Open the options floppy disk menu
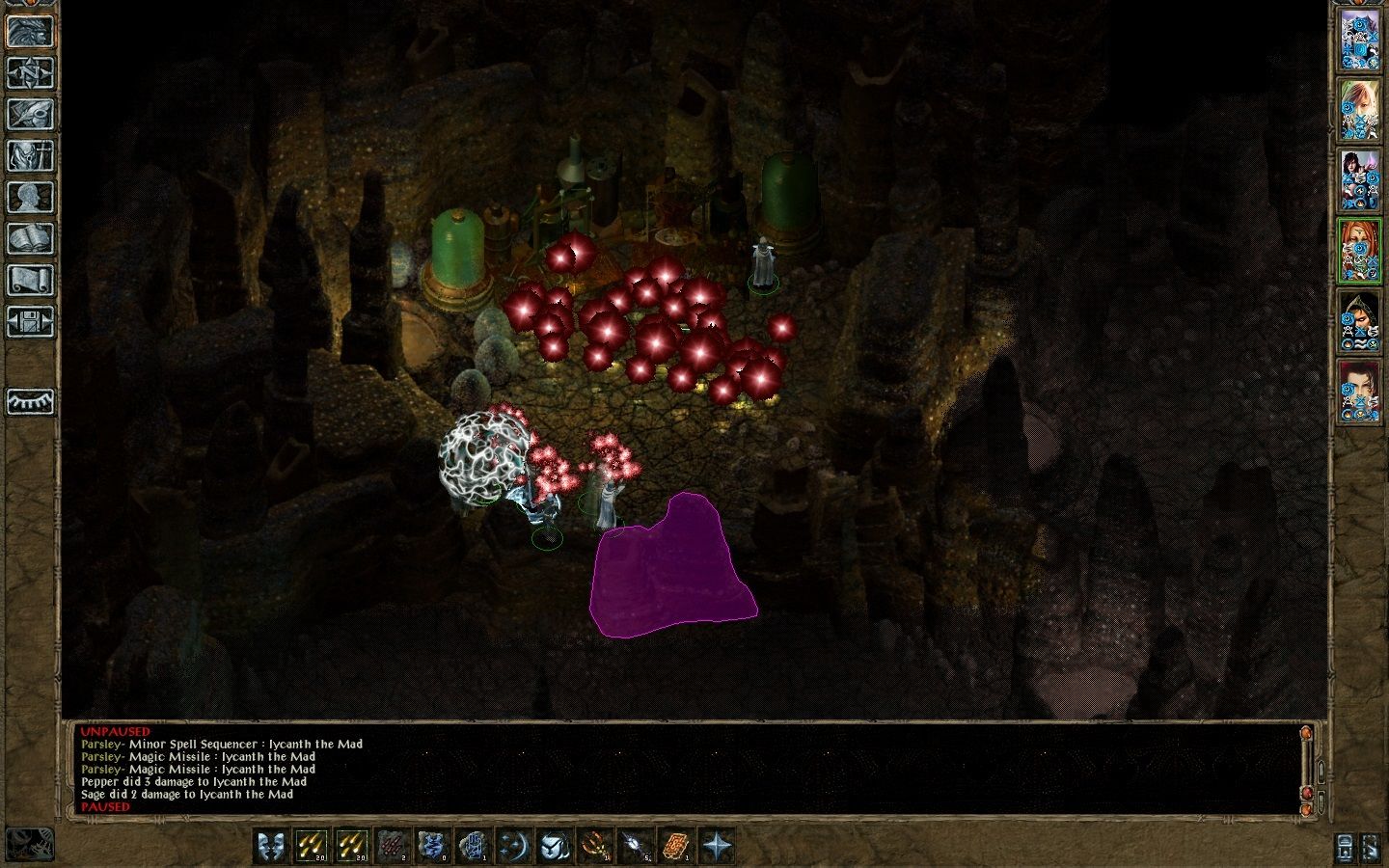 (30, 321)
